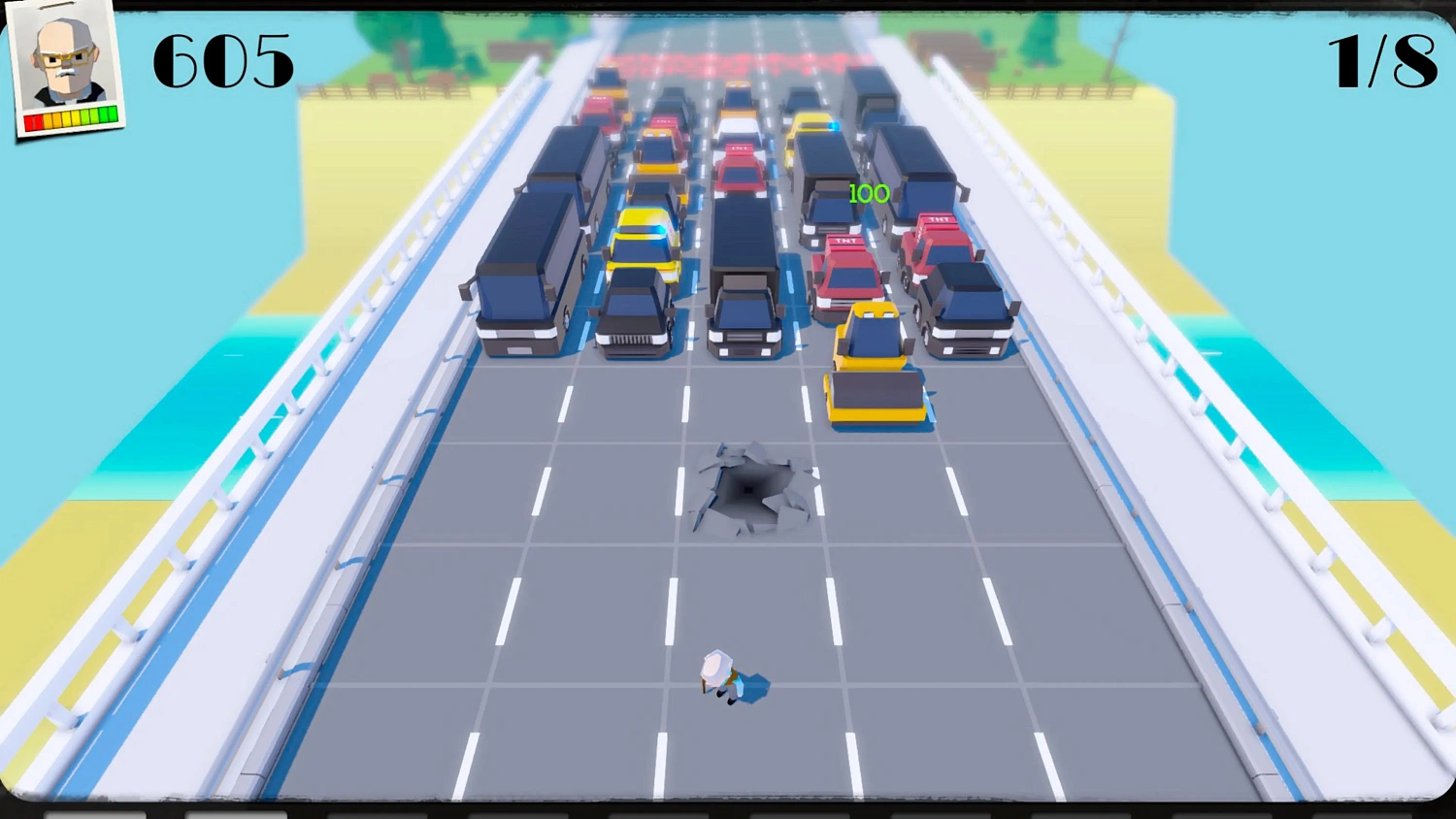Click the score display showing 605
Screen dimensions: 1456x819
pyautogui.click(x=226, y=61)
